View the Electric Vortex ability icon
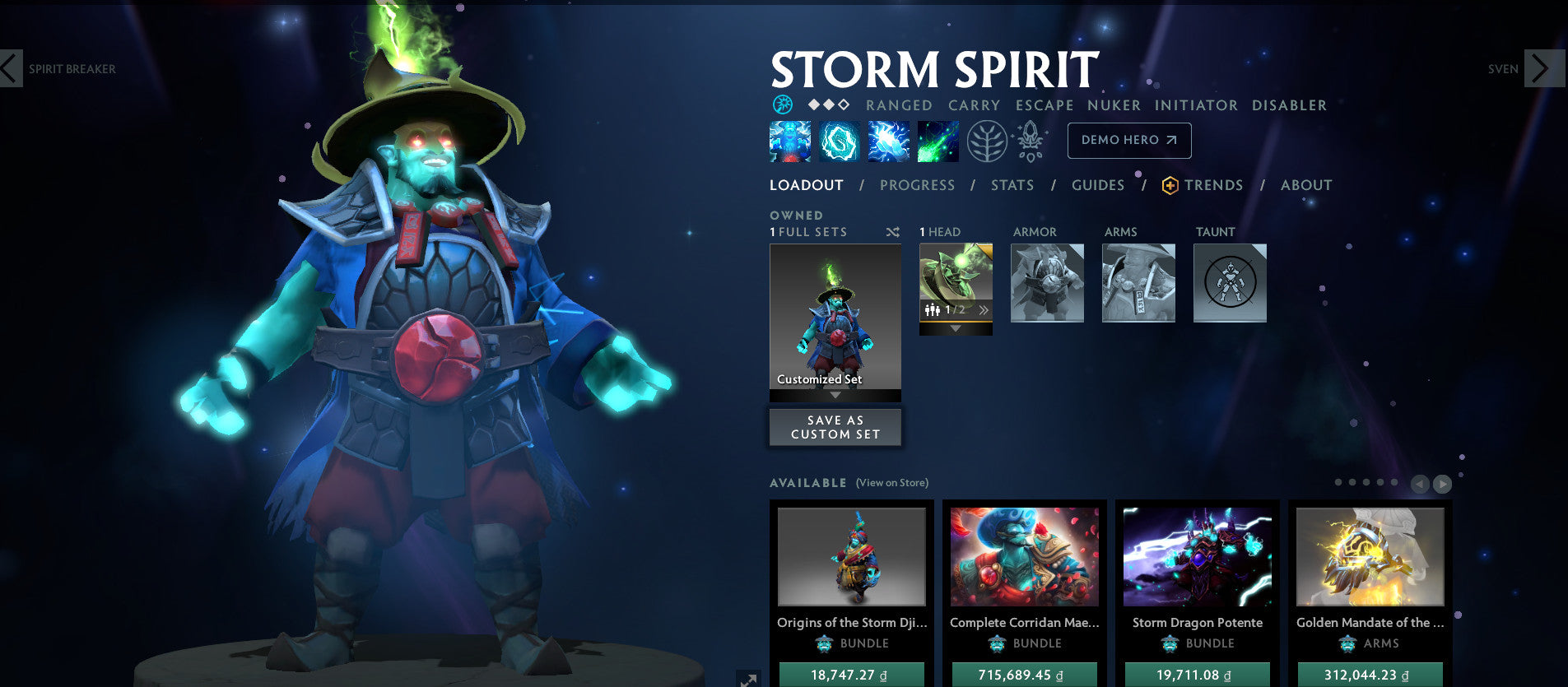The image size is (1568, 687). pyautogui.click(x=839, y=141)
